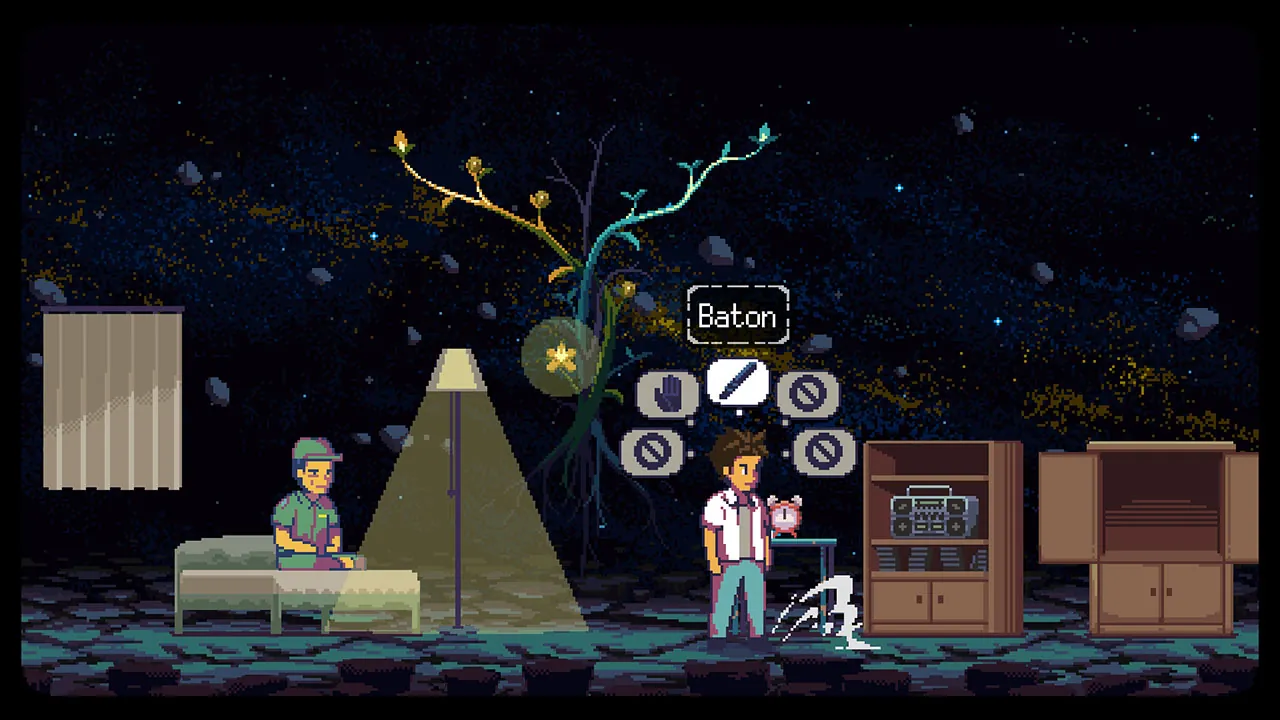Image resolution: width=1280 pixels, height=720 pixels.
Task: Click the pink alarm clock
Action: point(784,515)
